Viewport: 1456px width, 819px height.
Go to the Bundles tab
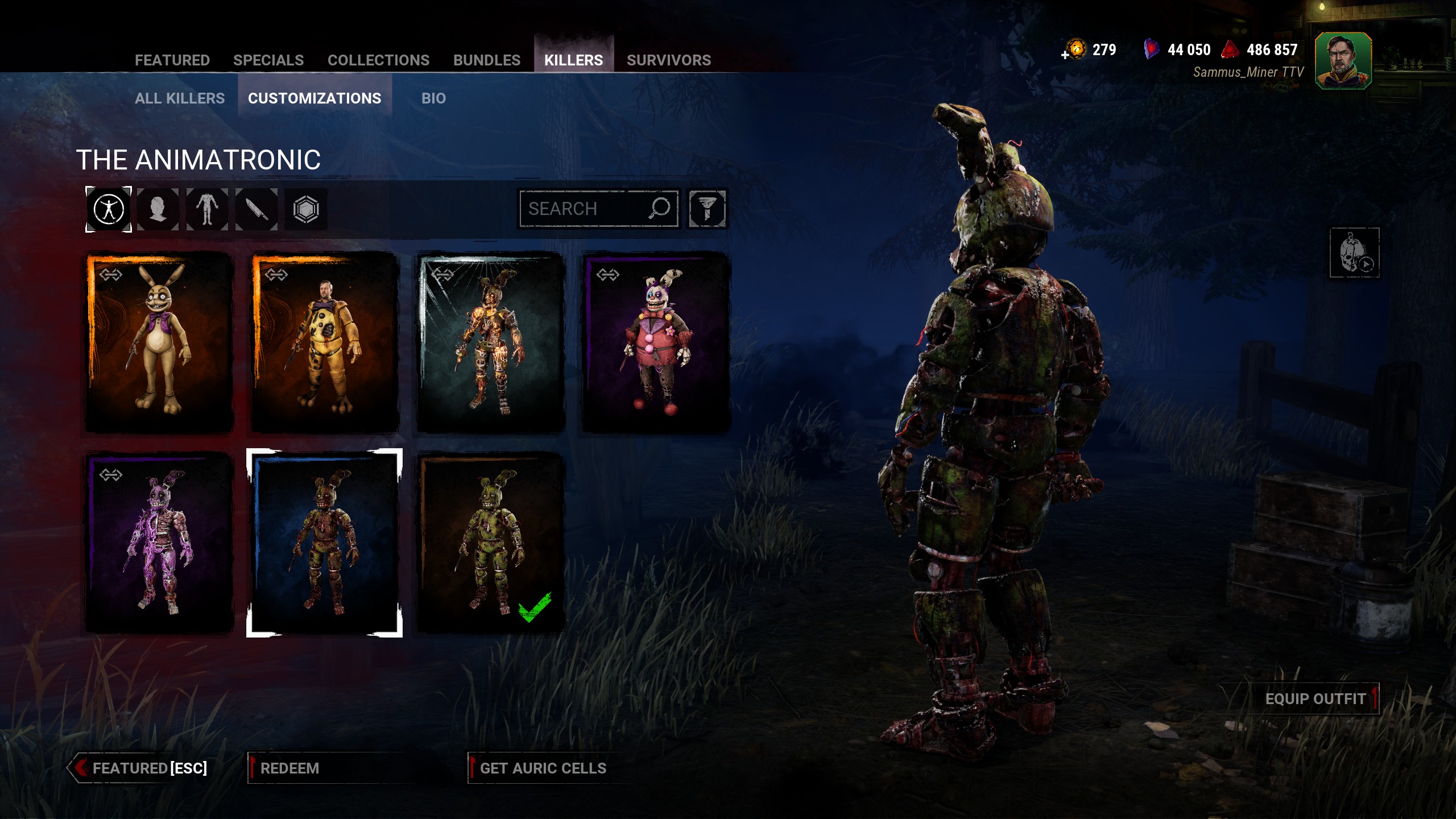click(487, 60)
